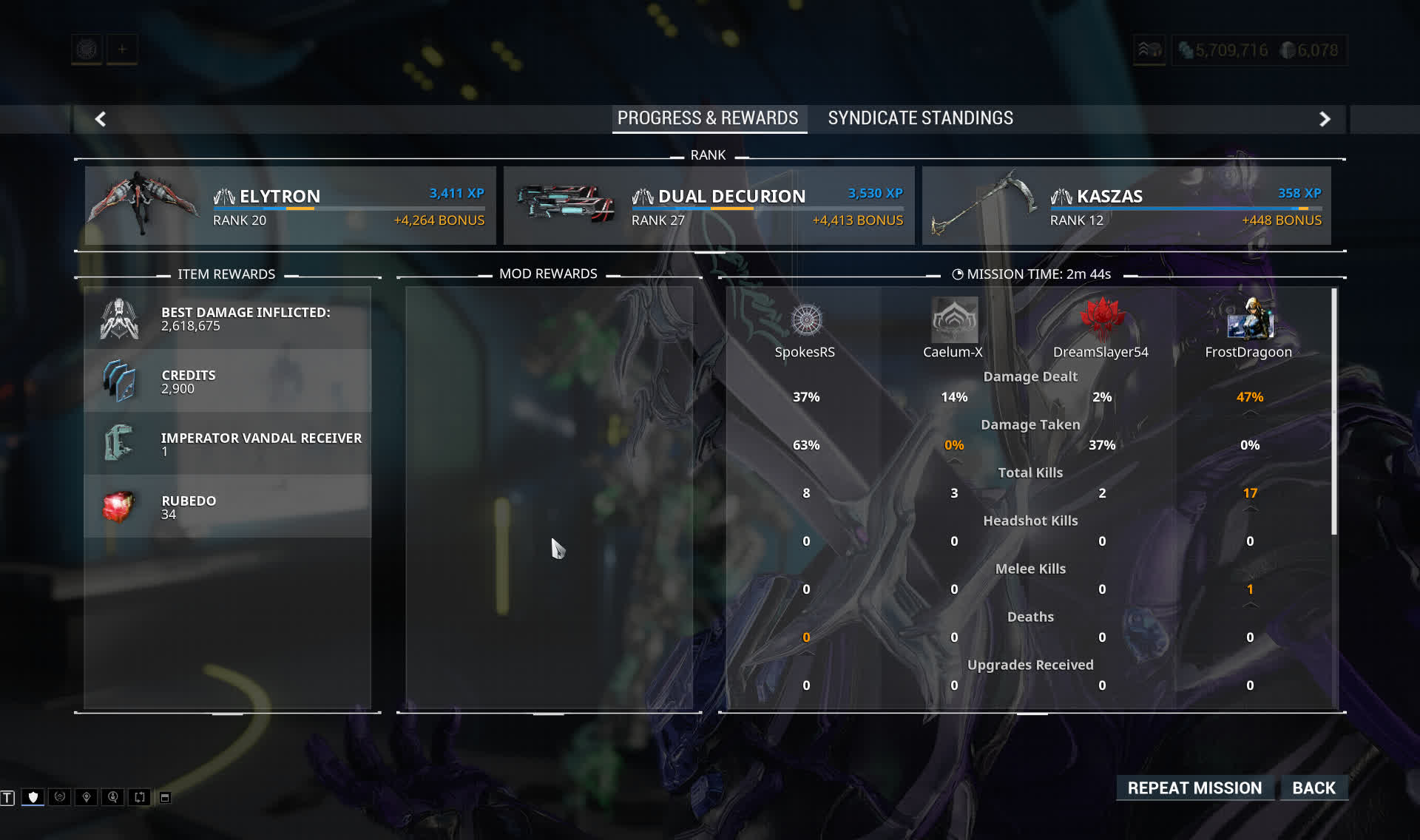The height and width of the screenshot is (840, 1420).
Task: Click the right arrow navigation button
Action: click(x=1325, y=119)
